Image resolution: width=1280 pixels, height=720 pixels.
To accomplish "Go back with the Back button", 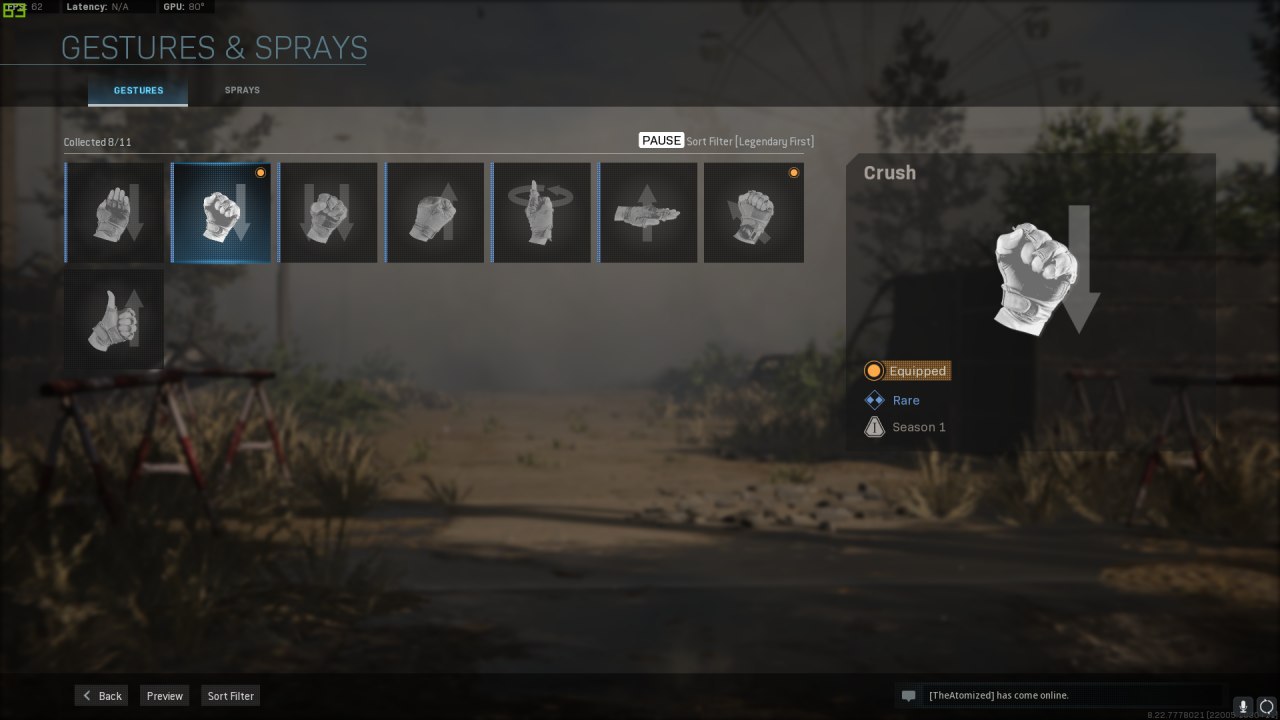I will click(x=101, y=696).
